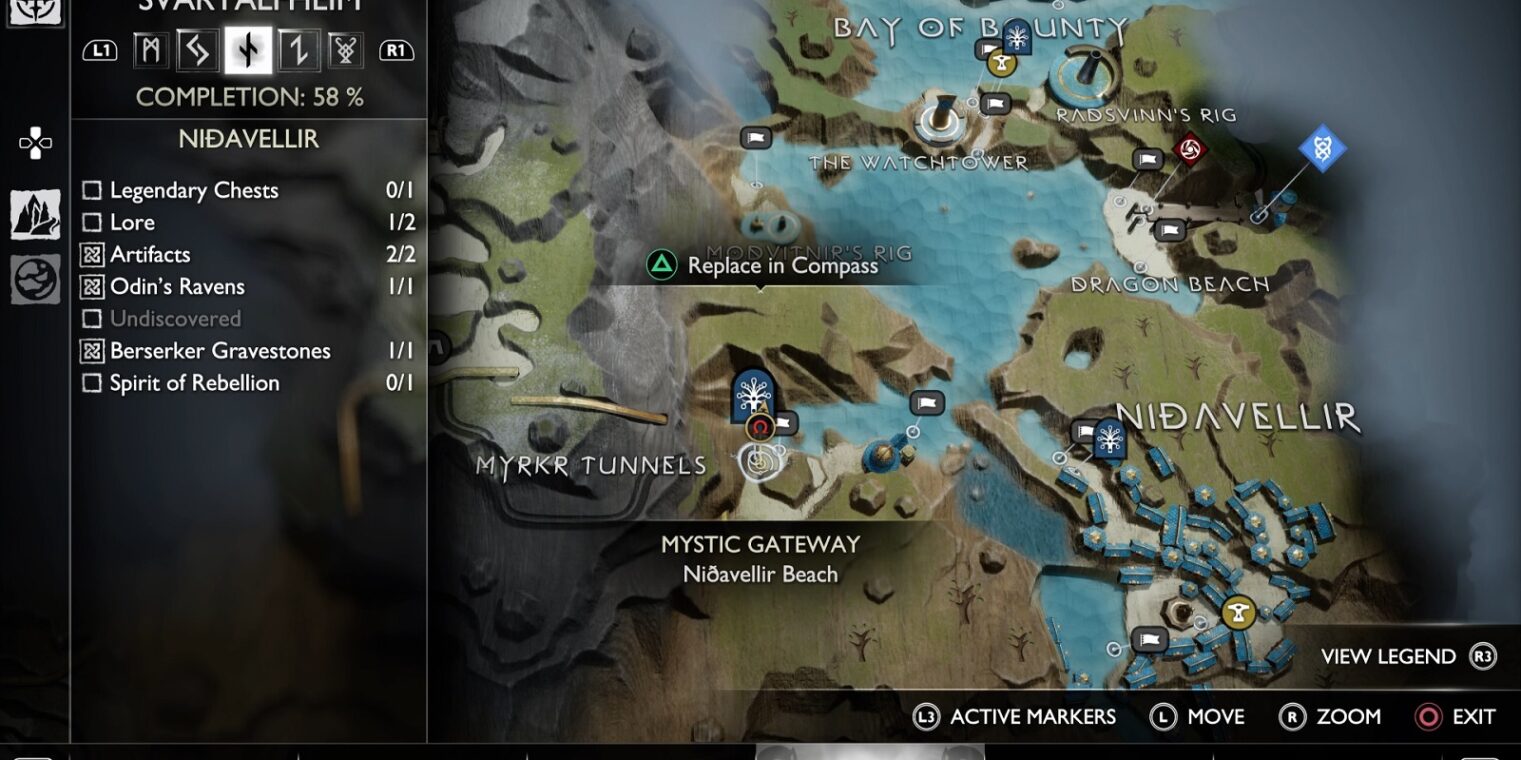Screen dimensions: 1521x760
Task: Select the Artifacts checklist entry
Action: click(248, 254)
